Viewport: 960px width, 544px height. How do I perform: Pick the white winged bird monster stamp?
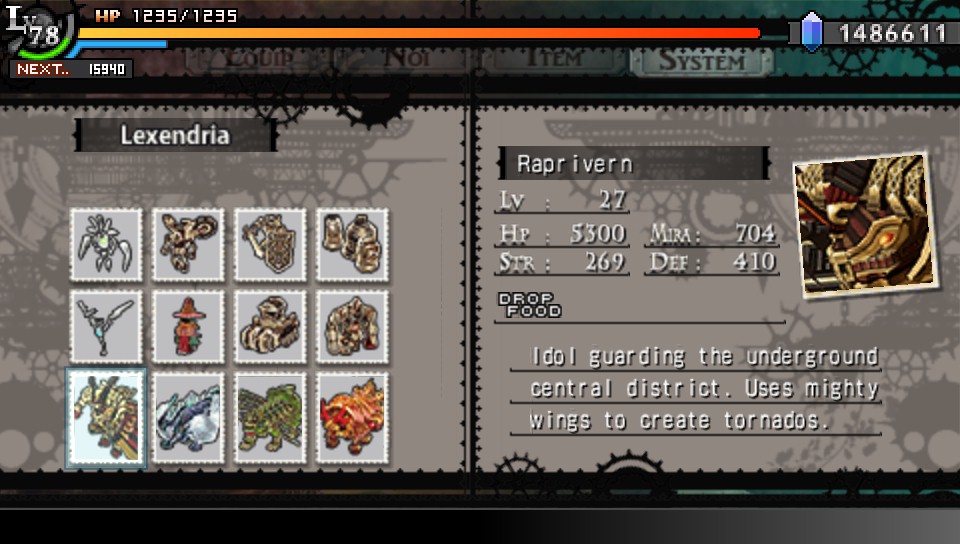pos(106,327)
